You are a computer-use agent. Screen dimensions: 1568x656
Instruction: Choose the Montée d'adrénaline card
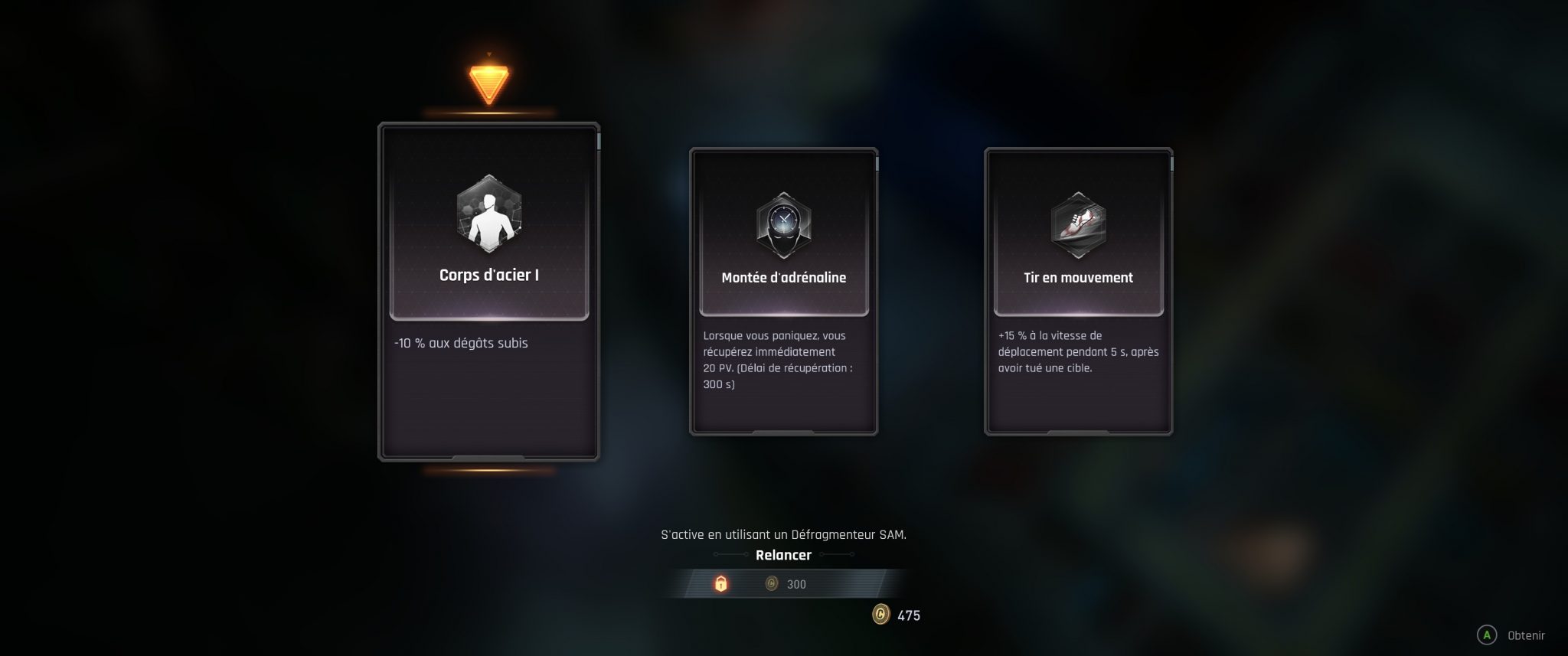783,292
